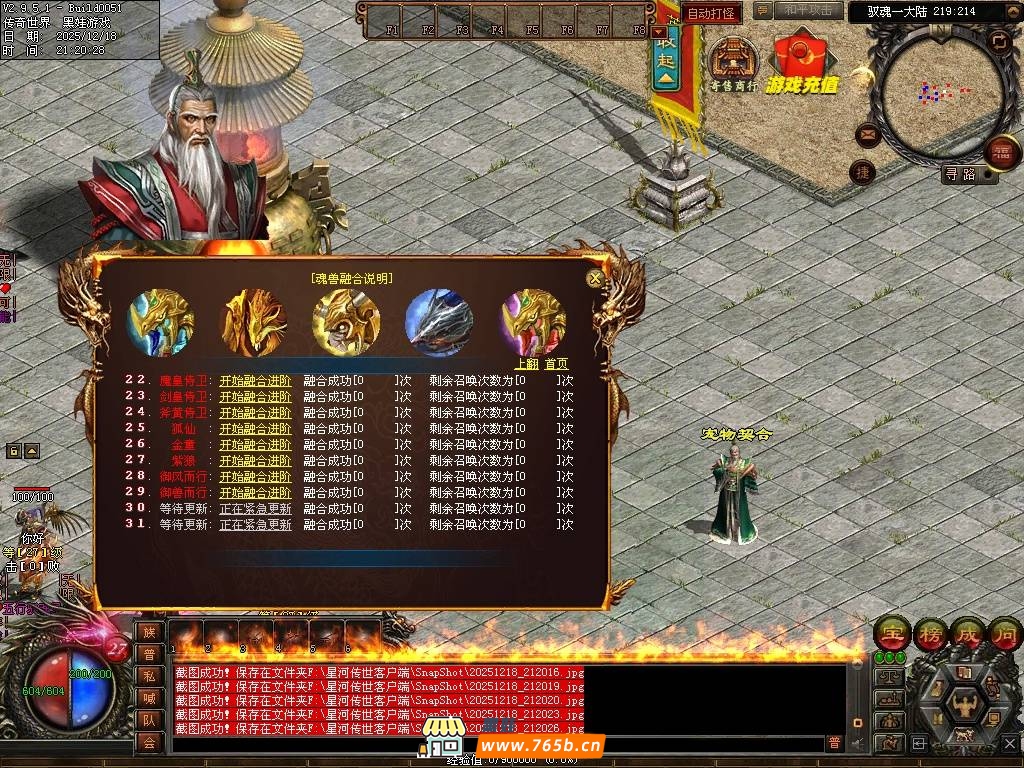Screen dimensions: 1024x768
Task: Open the mail envelope icon
Action: tap(866, 134)
